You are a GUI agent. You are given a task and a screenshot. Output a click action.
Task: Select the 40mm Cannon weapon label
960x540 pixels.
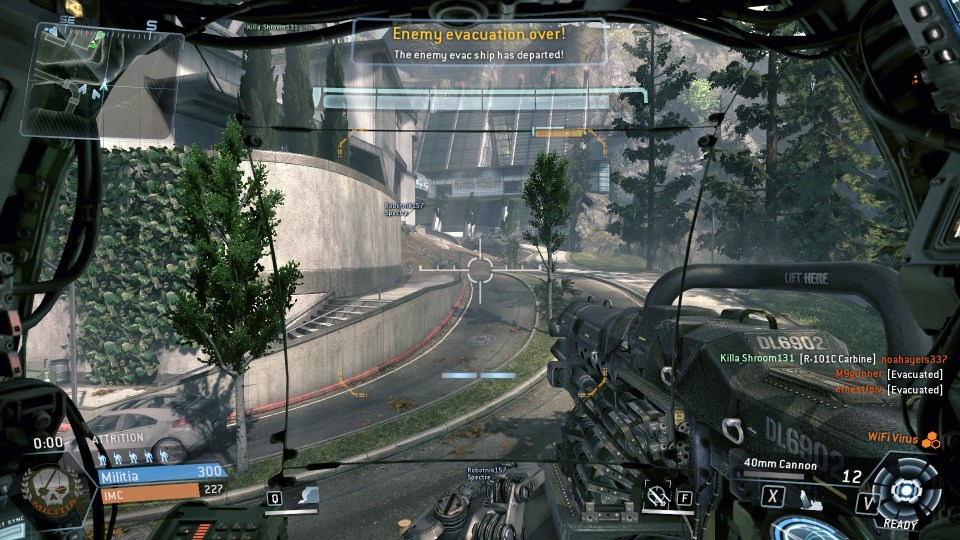(x=780, y=465)
